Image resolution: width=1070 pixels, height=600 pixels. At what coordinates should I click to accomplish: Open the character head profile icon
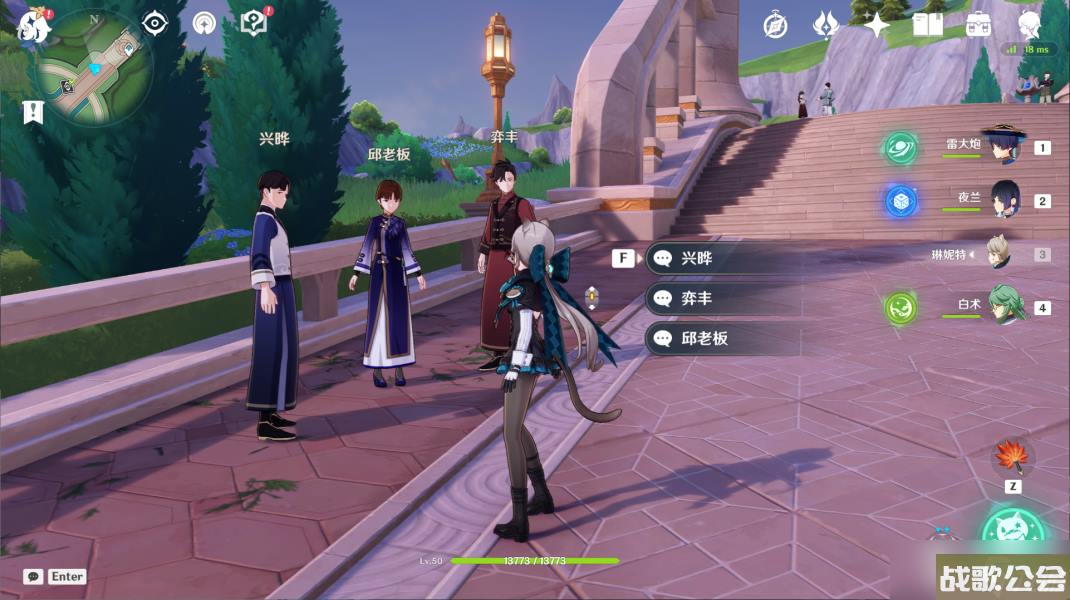click(1030, 24)
